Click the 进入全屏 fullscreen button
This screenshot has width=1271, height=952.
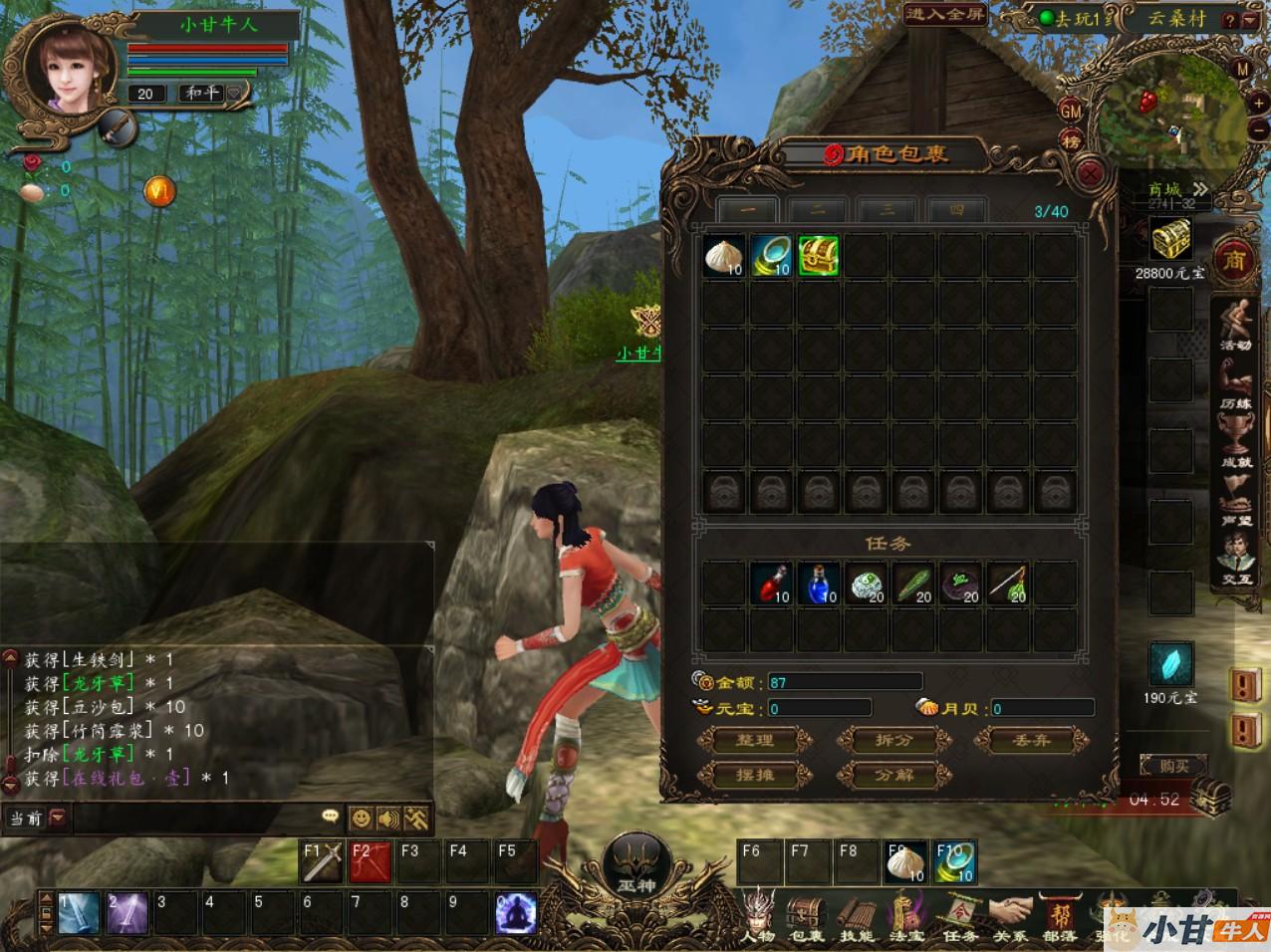click(x=945, y=15)
